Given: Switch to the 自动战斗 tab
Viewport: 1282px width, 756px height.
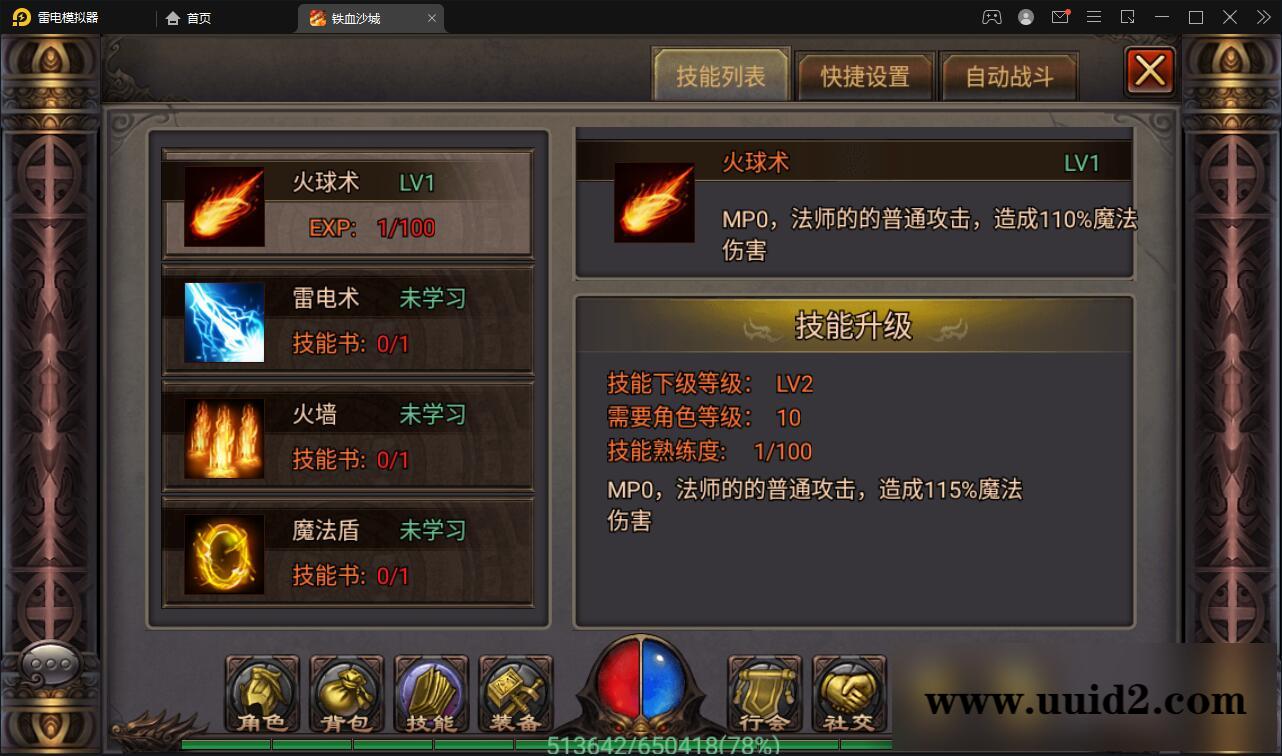Looking at the screenshot, I should 1010,75.
